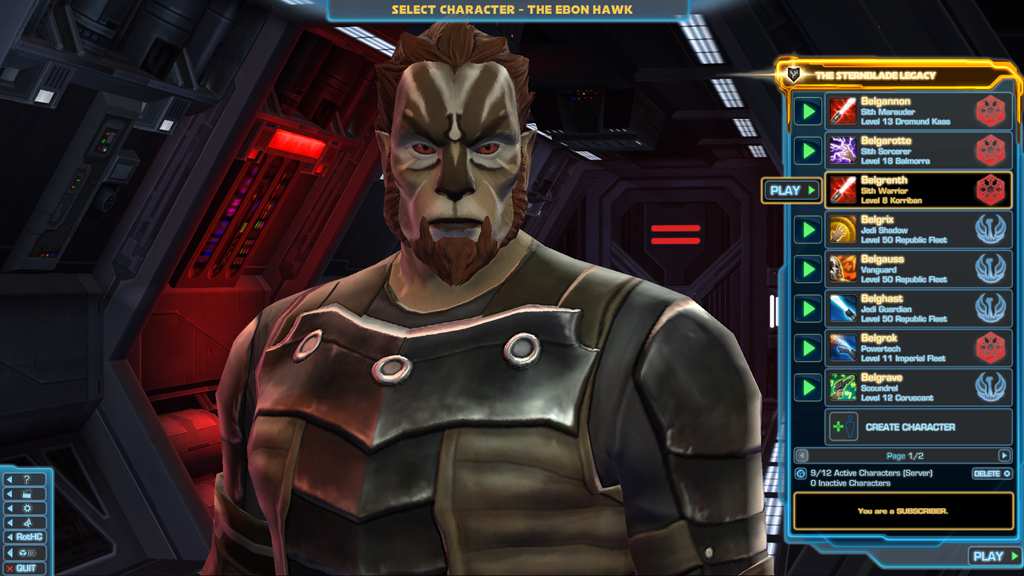The image size is (1024, 576).
Task: Start the game with the bottom Play button
Action: click(994, 556)
